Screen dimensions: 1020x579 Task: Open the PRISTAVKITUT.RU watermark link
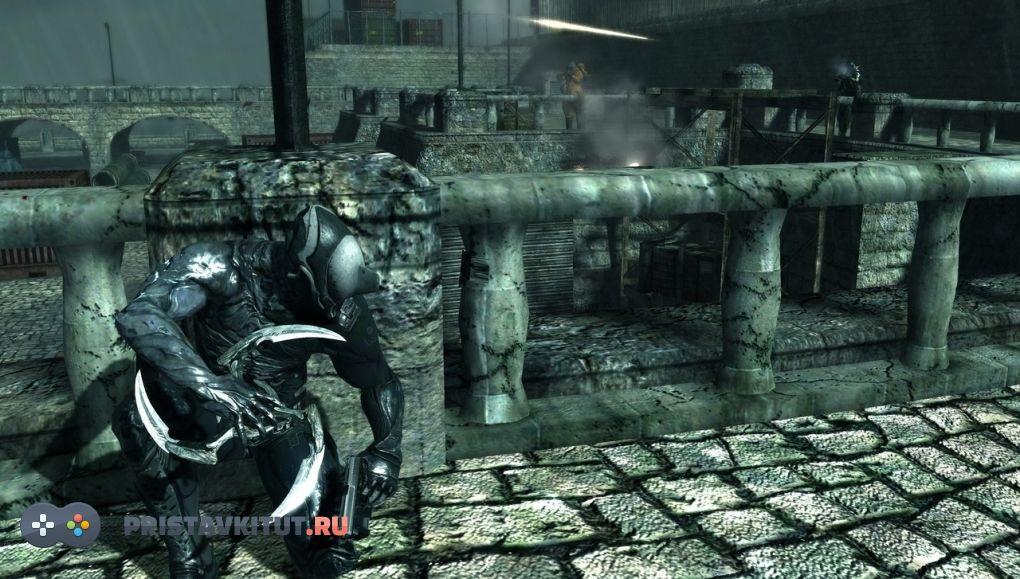click(x=236, y=526)
